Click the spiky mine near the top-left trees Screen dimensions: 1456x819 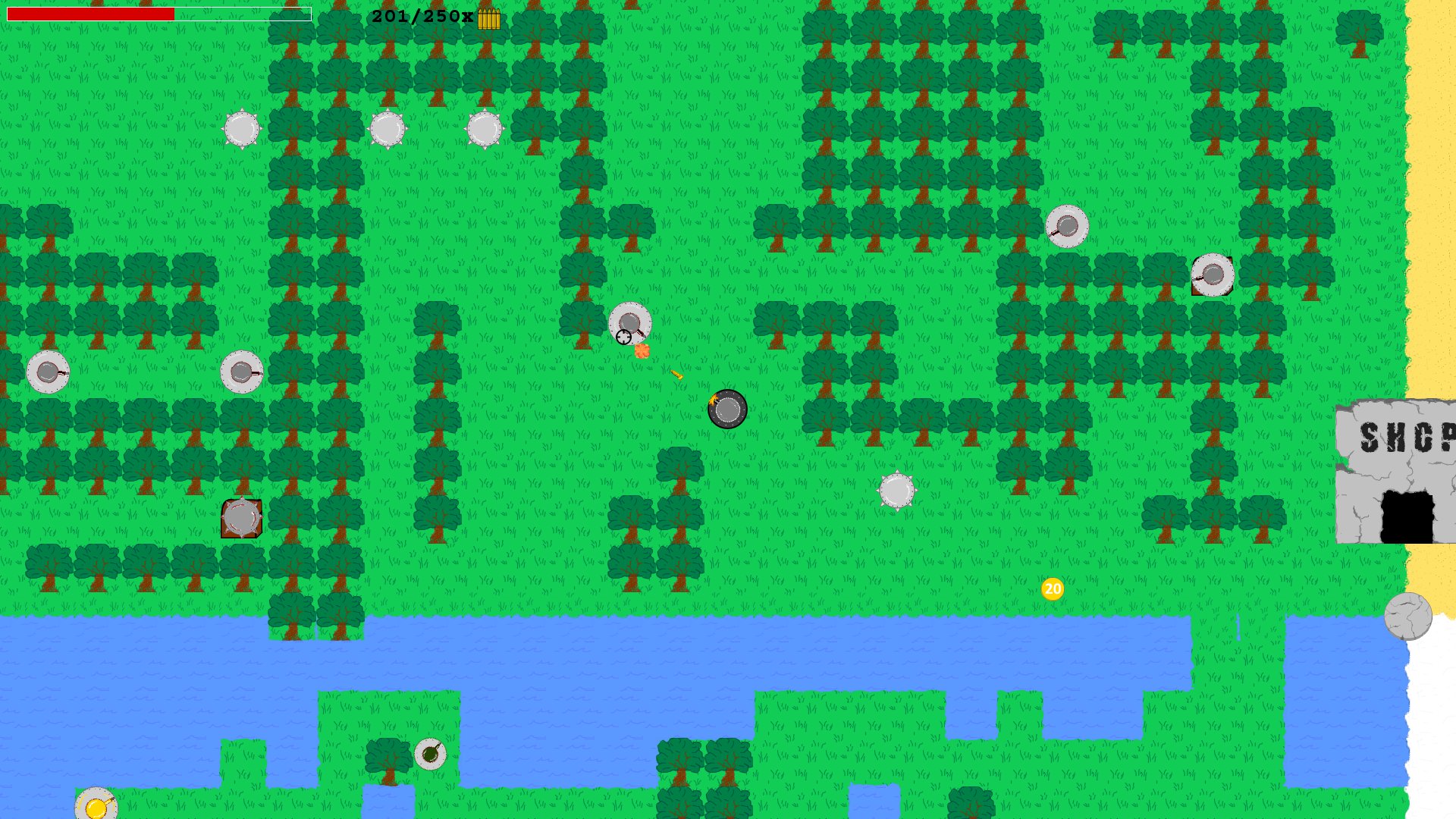point(243,129)
